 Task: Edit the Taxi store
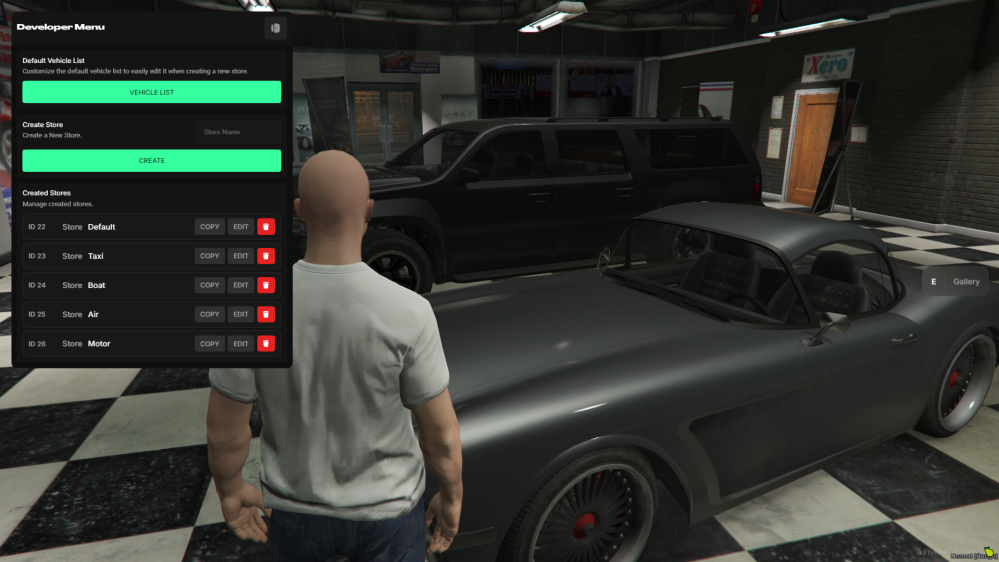pos(241,256)
